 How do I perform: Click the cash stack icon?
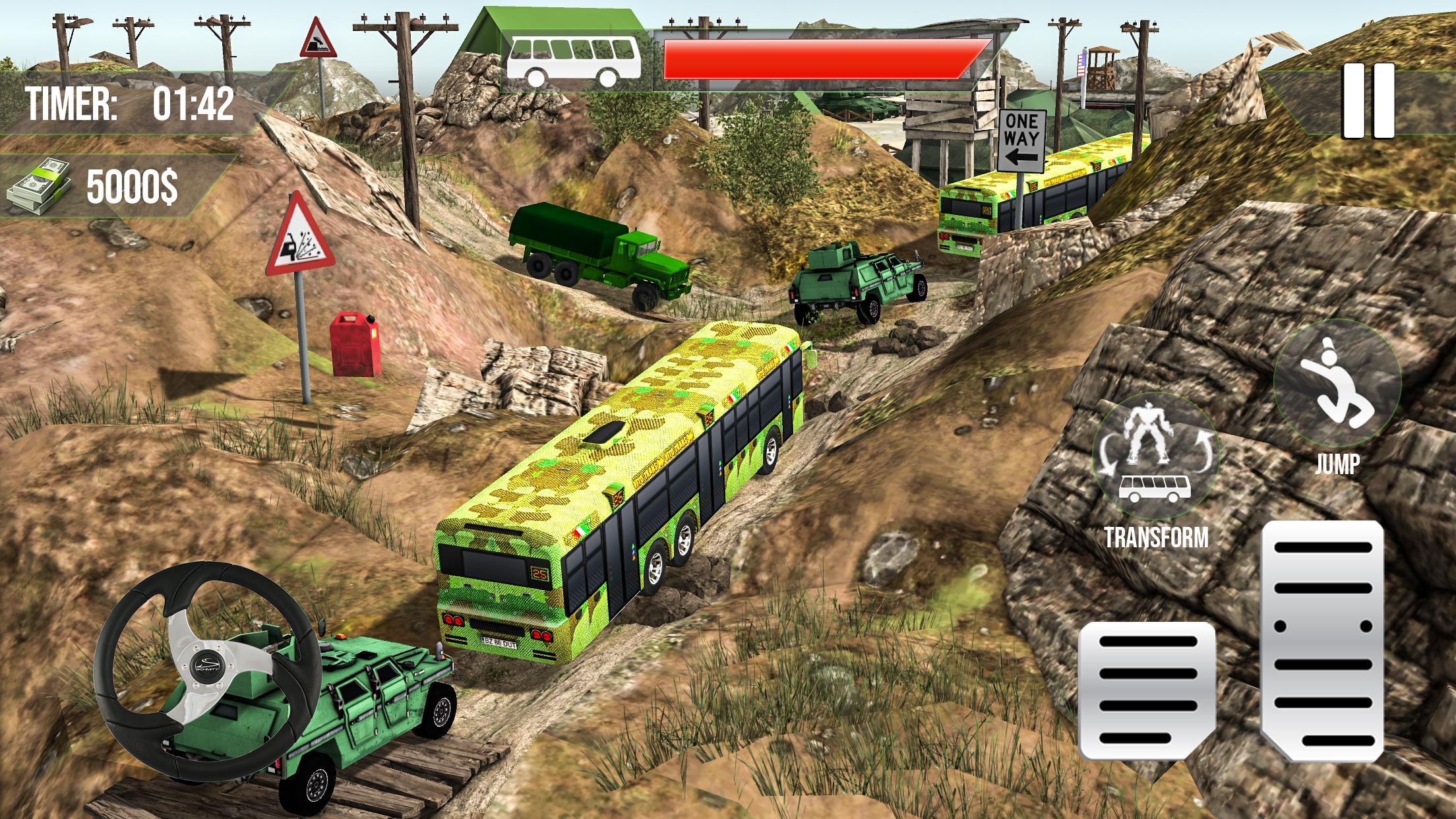pos(40,185)
